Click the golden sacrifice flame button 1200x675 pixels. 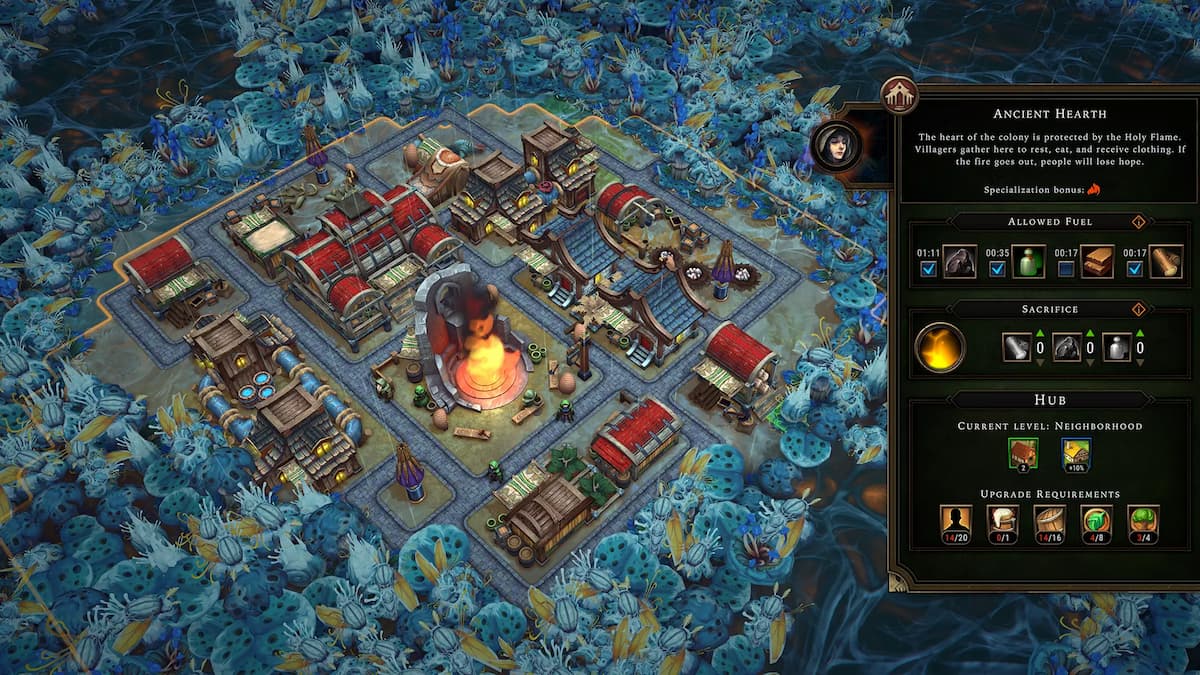[940, 348]
